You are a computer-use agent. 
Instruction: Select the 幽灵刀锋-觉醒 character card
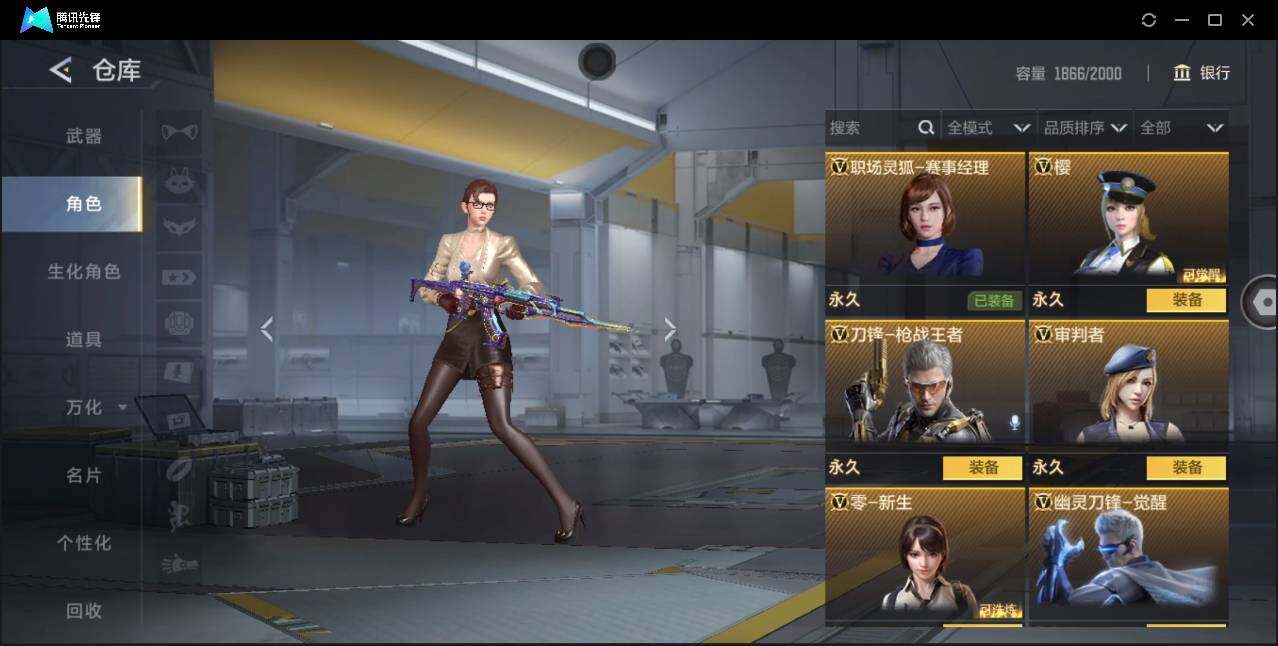(1129, 555)
